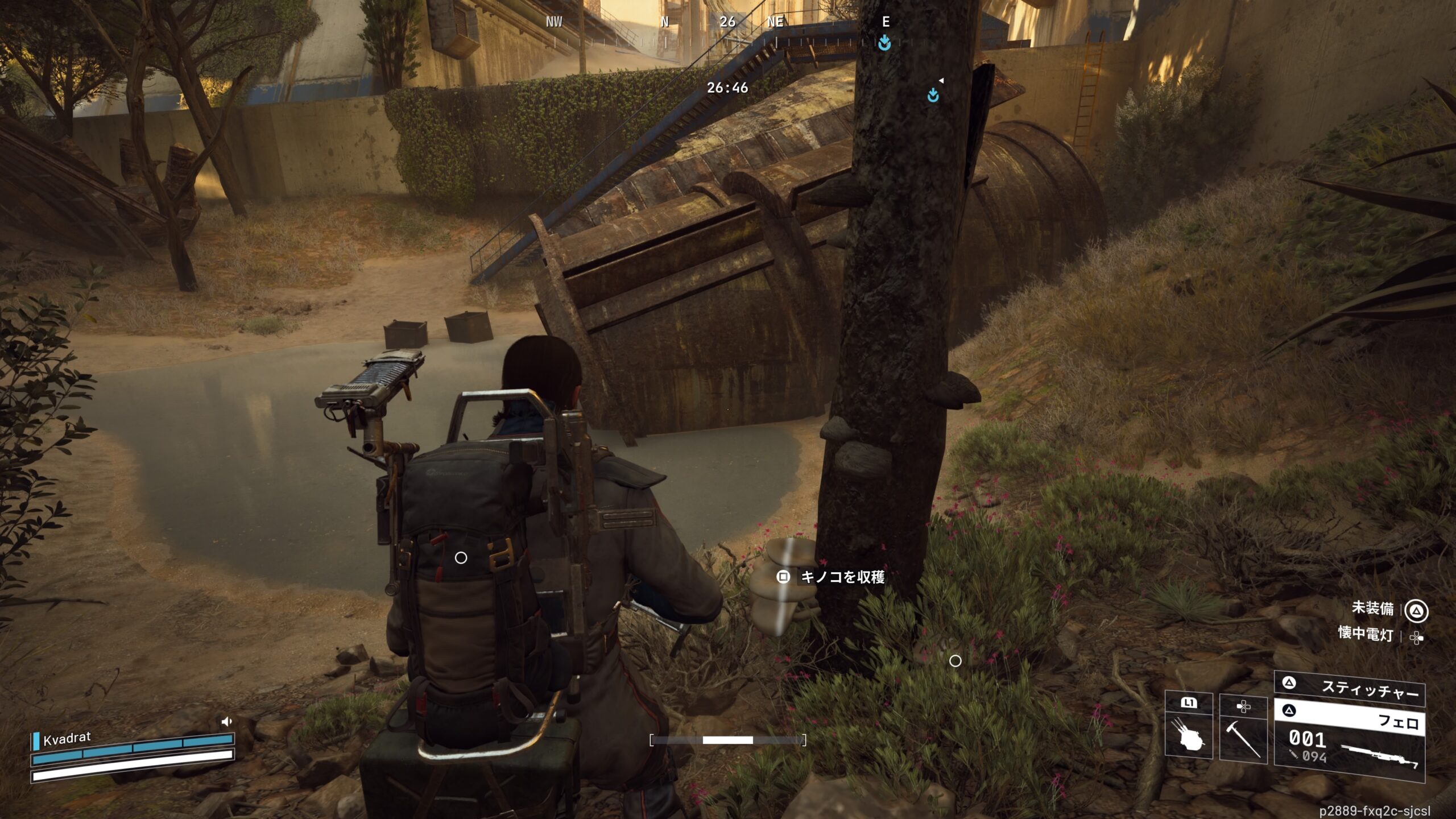Click the blue objective marker beside the tree
Viewport: 1456px width, 819px height.
933,95
